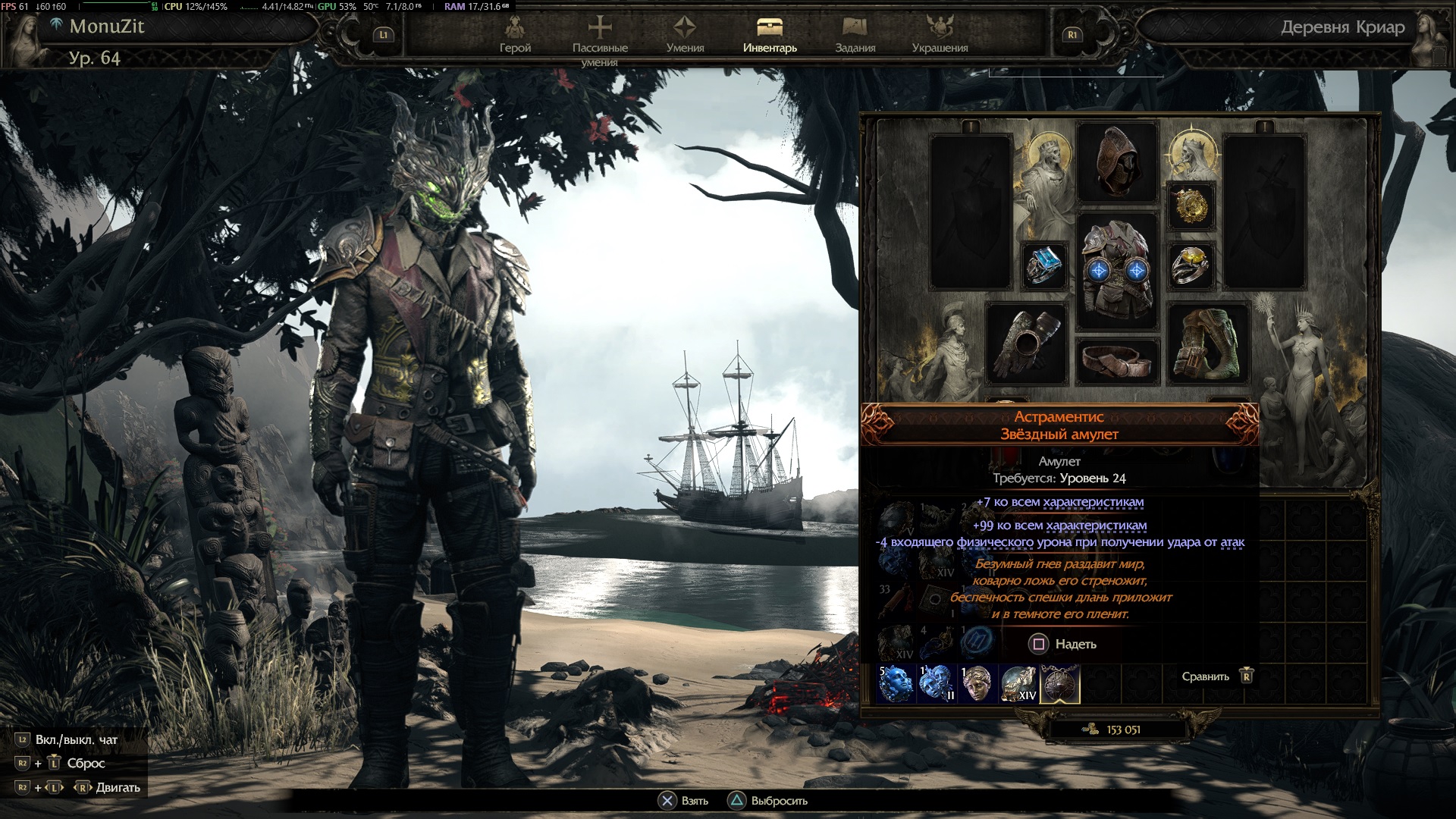Click the equipped body armour slot
This screenshot has height=819, width=1456.
click(x=1117, y=271)
